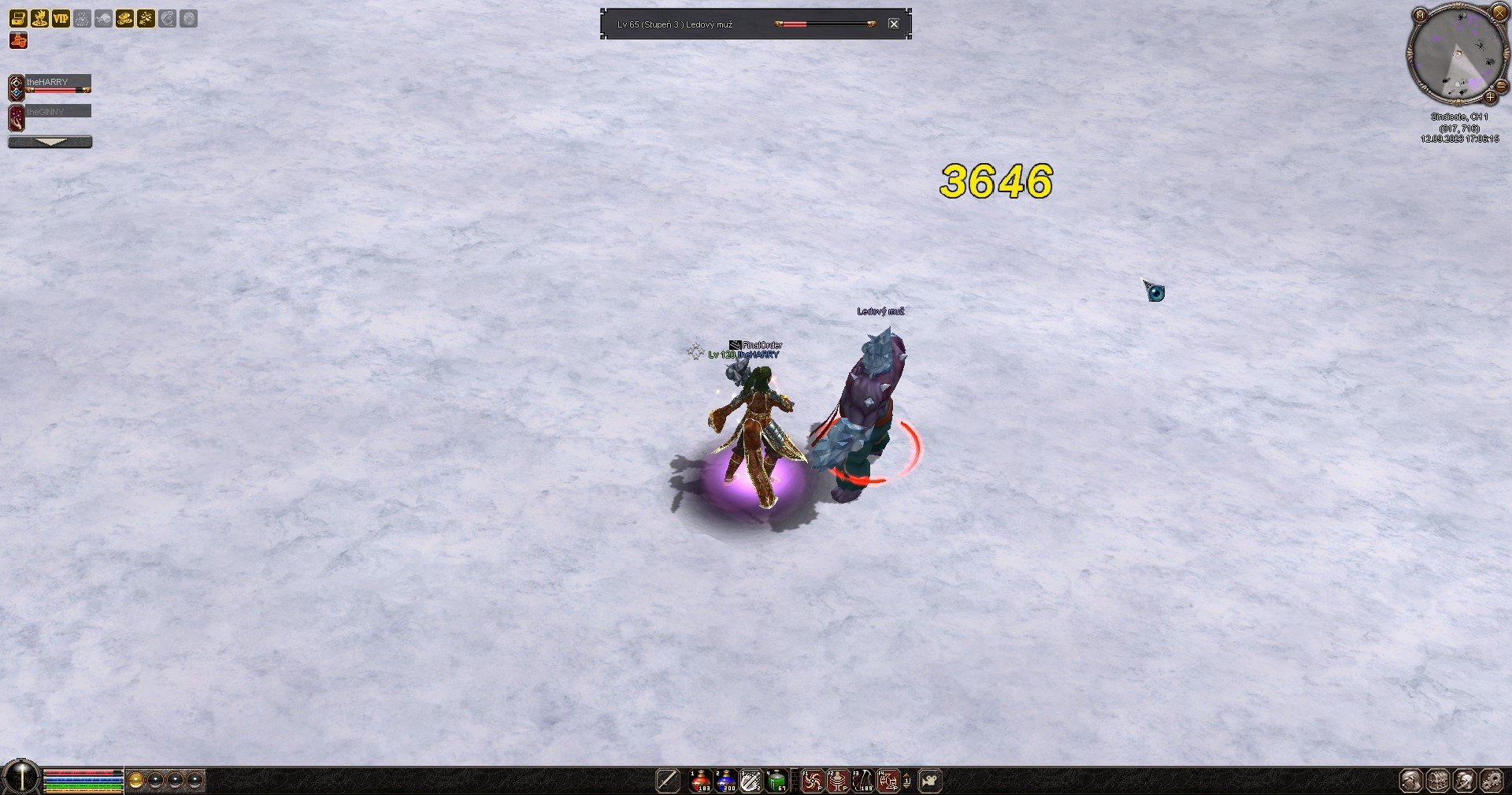Open the VIP status icon
Viewport: 1512px width, 795px height.
pyautogui.click(x=61, y=18)
